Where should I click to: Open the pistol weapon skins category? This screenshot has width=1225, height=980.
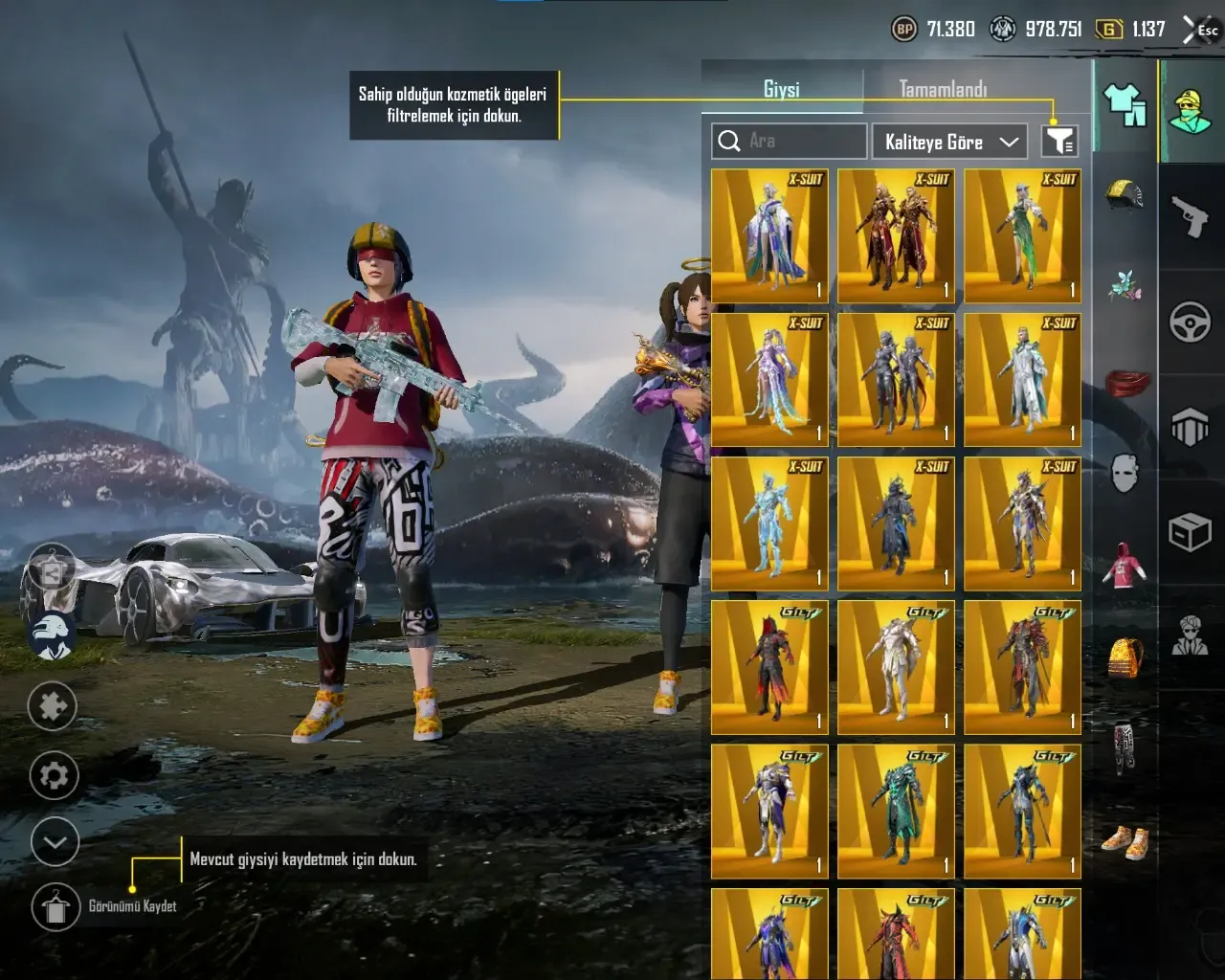tap(1191, 215)
